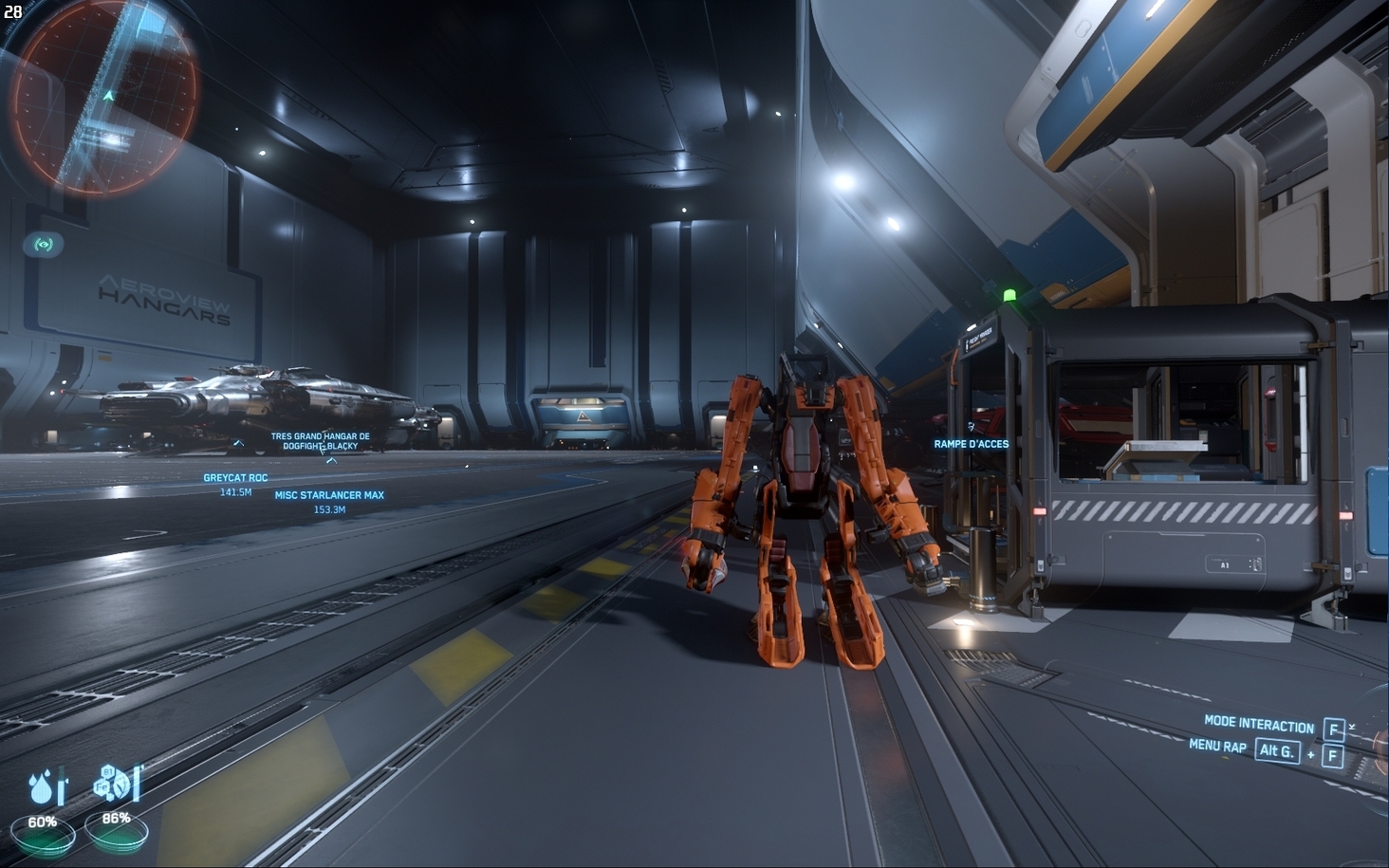The width and height of the screenshot is (1389, 868).
Task: Click the hunger food status icon
Action: click(x=114, y=784)
